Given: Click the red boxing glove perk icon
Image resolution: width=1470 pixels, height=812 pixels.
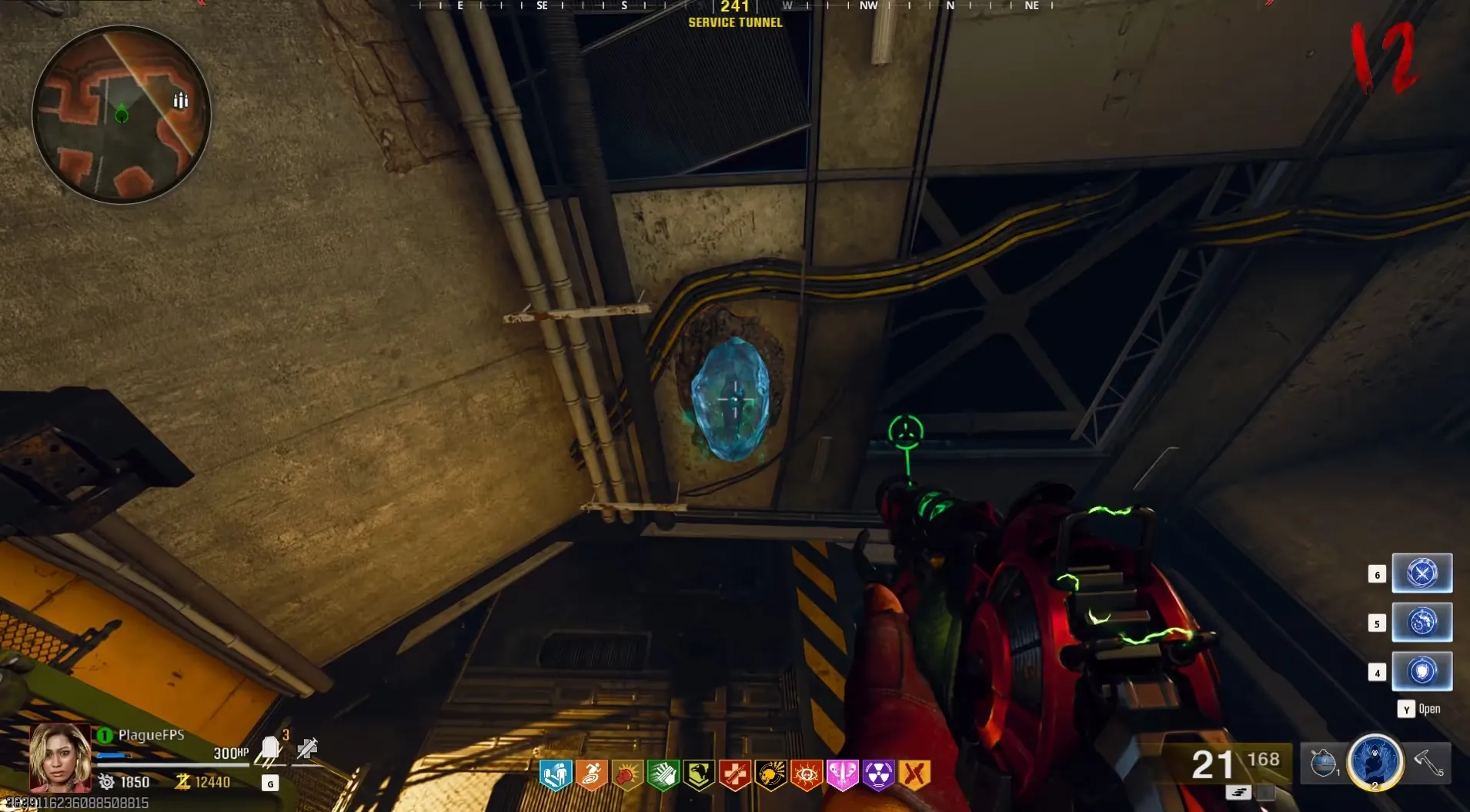Looking at the screenshot, I should pyautogui.click(x=627, y=774).
